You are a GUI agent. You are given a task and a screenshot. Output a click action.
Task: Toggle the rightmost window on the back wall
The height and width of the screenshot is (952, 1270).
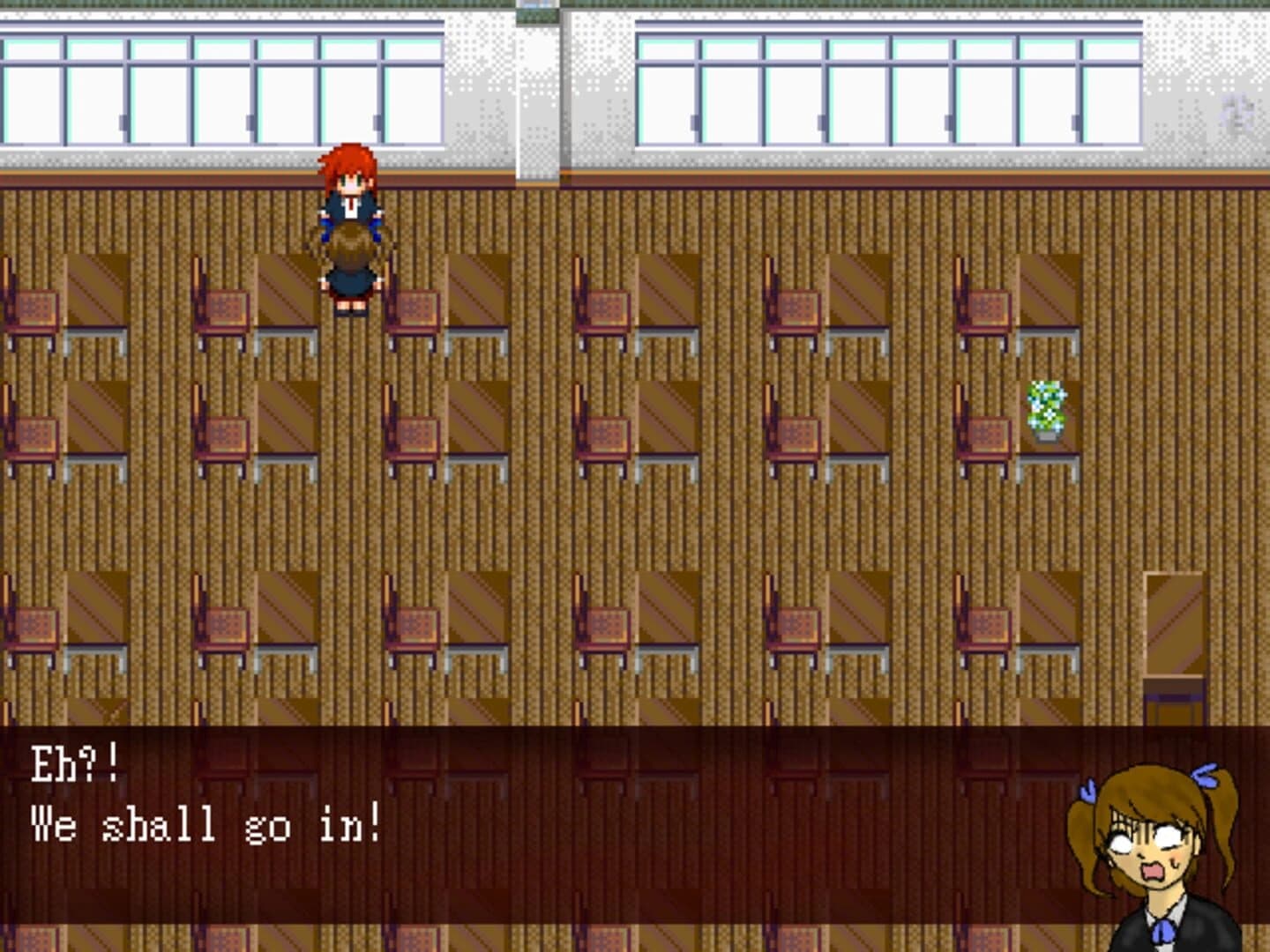click(x=1111, y=88)
